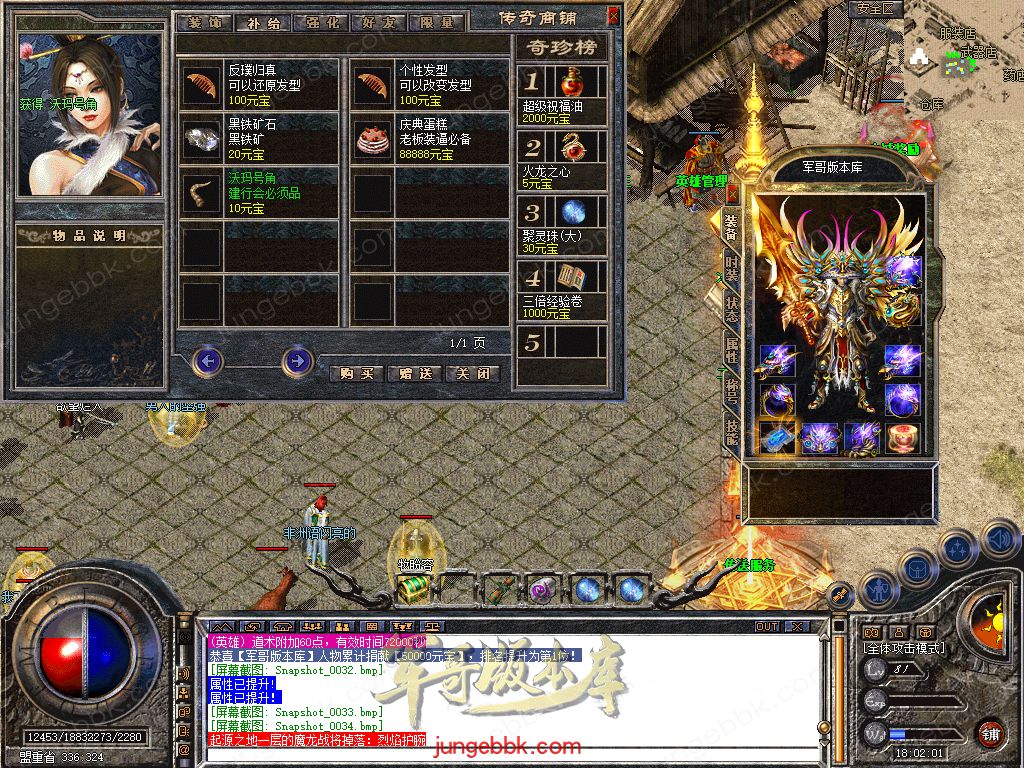The width and height of the screenshot is (1024, 768).
Task: Click the 关闭 button in the shop
Action: point(472,374)
